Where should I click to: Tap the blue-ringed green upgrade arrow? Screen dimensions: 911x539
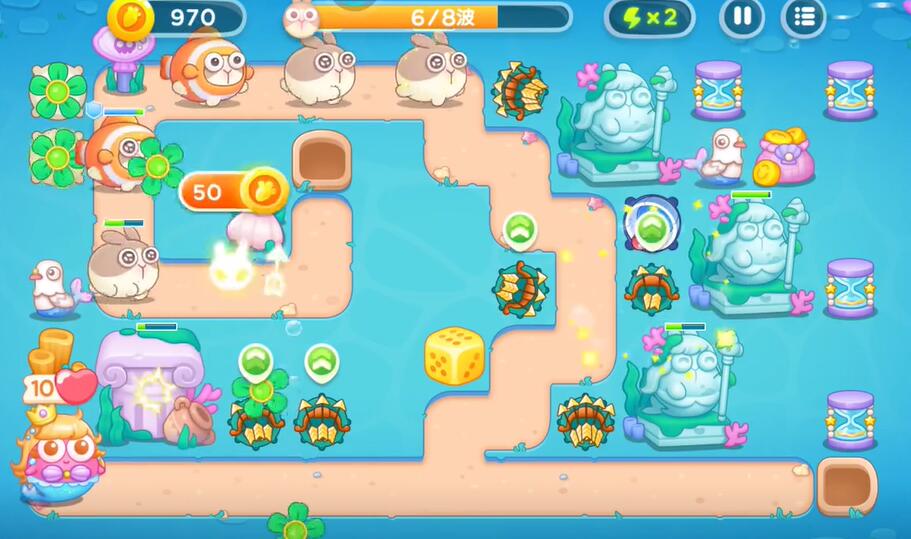[652, 226]
